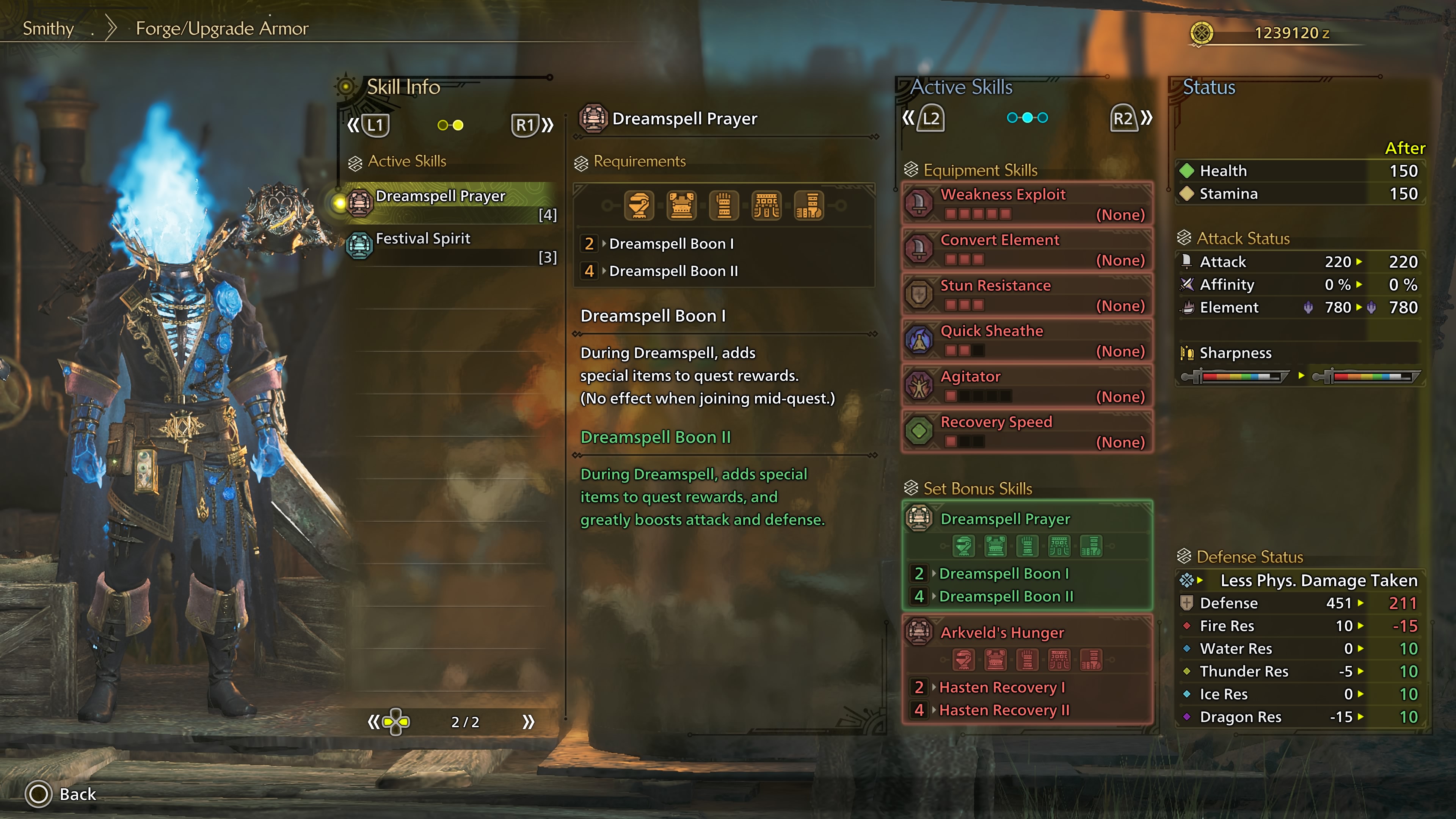Choose the Convert Element equipment skill

[1026, 249]
